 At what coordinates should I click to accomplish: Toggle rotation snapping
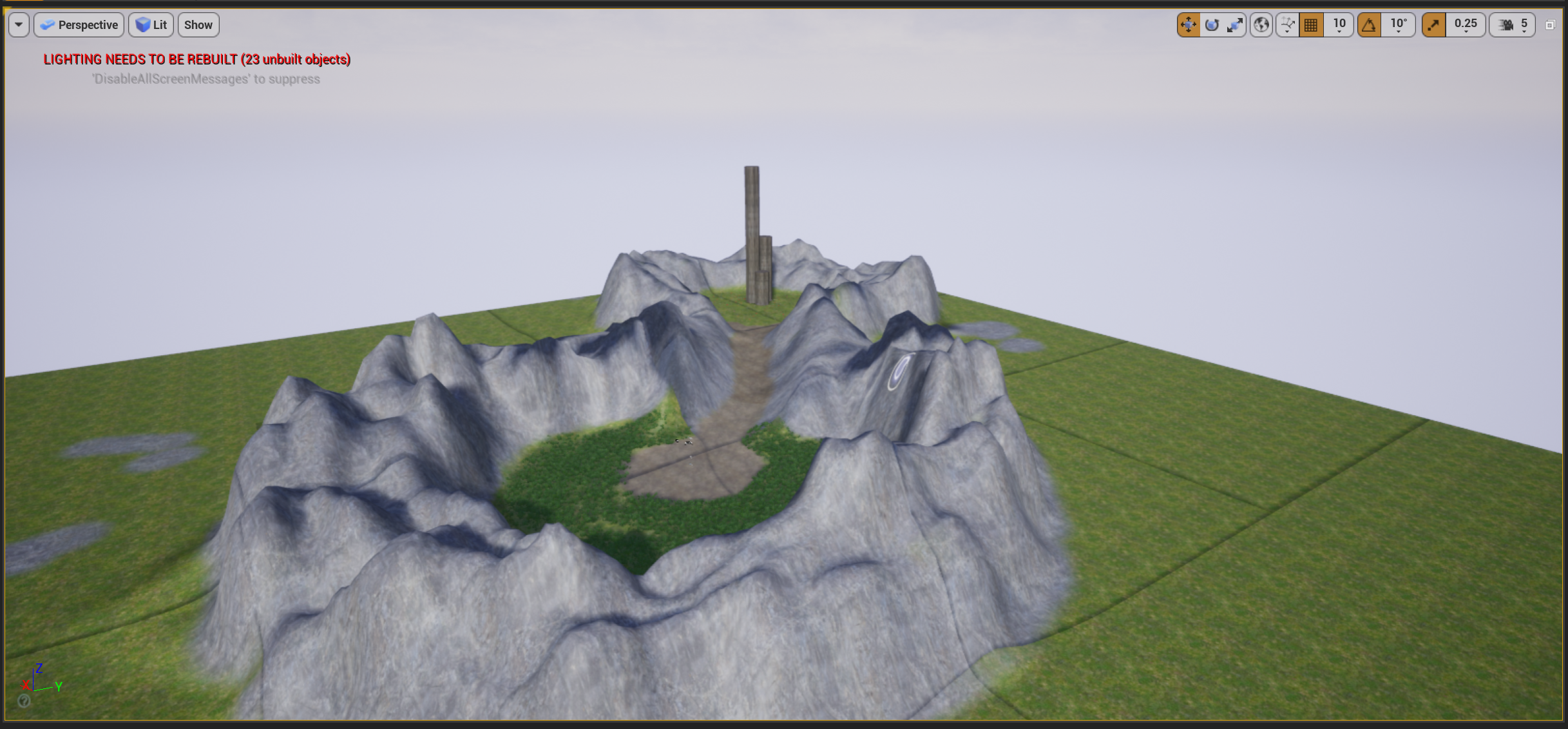point(1368,24)
